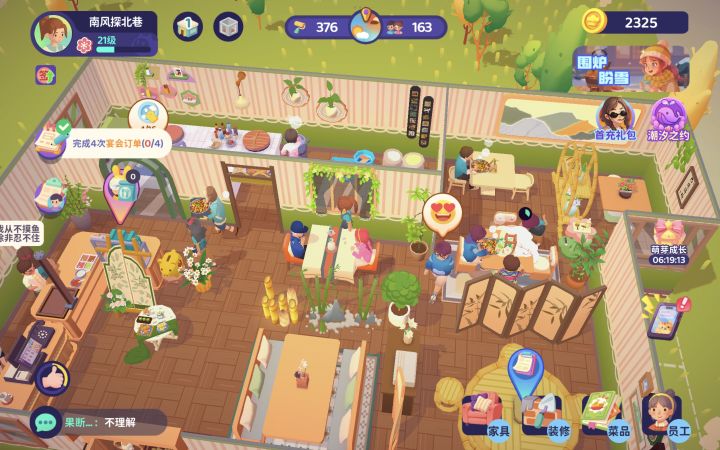
Task: Tap the heart-eyes emoji customer bubble
Action: pos(441,212)
